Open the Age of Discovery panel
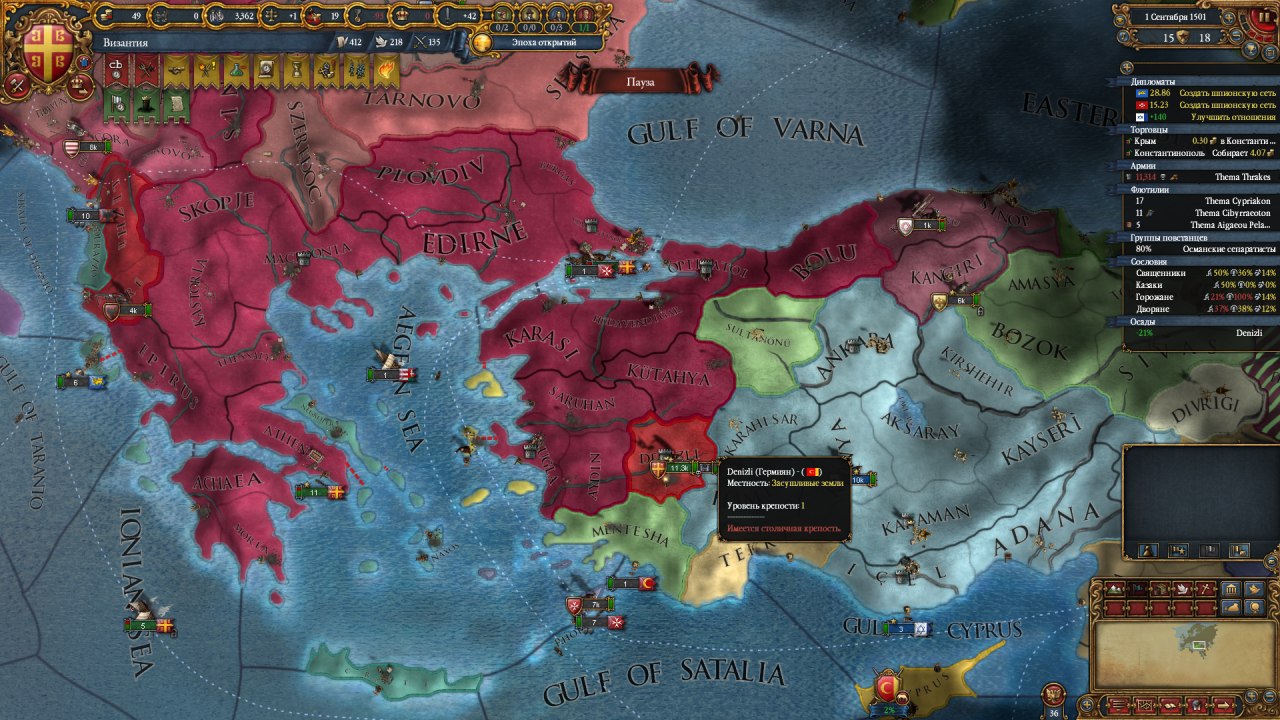 [536, 42]
